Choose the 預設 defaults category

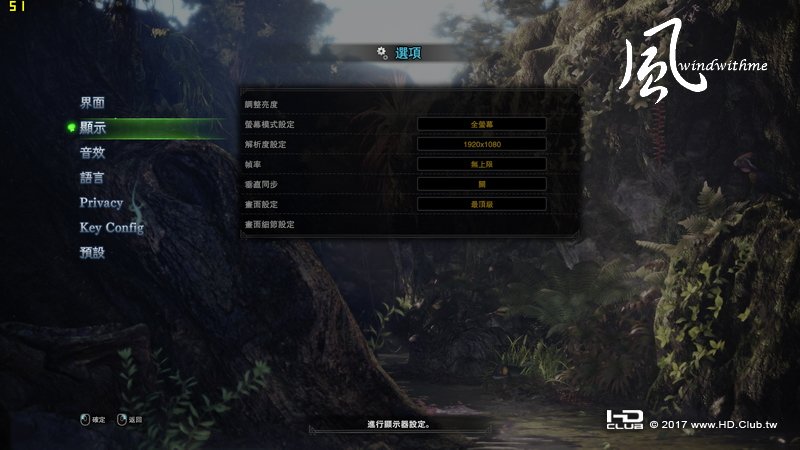[92, 253]
